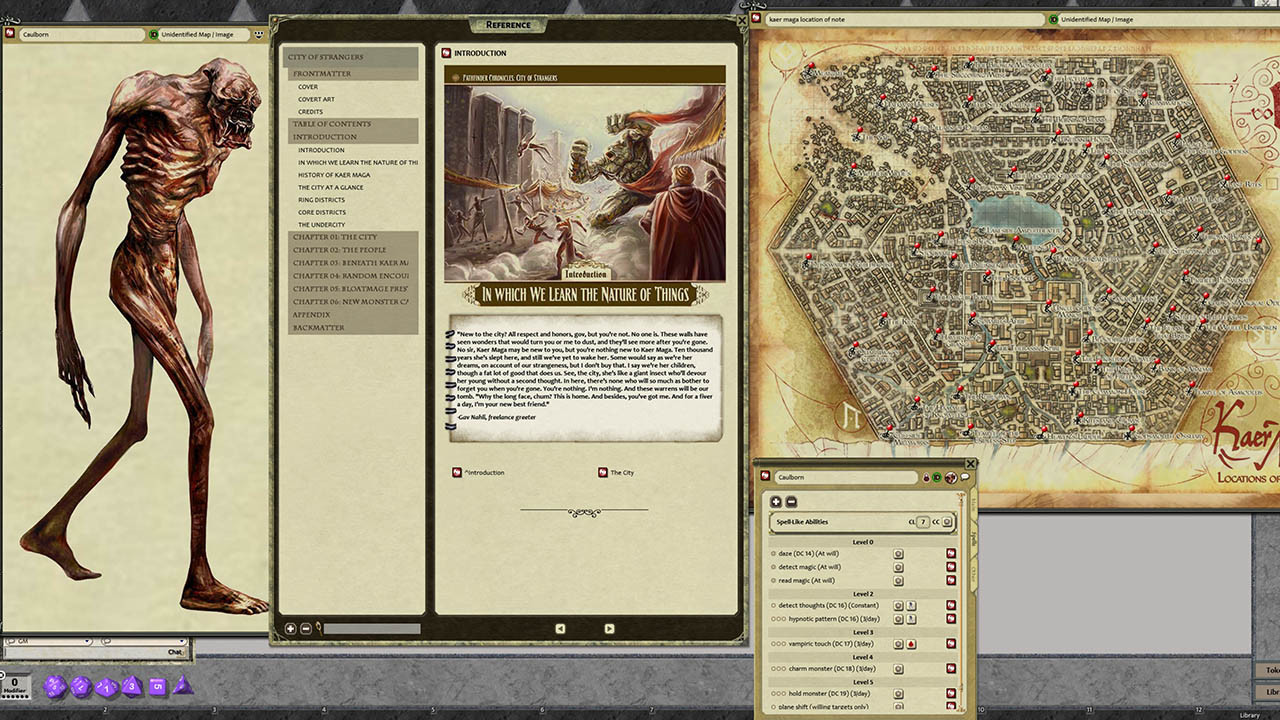Check off one hold monster use
Image resolution: width=1280 pixels, height=720 pixels.
[774, 692]
